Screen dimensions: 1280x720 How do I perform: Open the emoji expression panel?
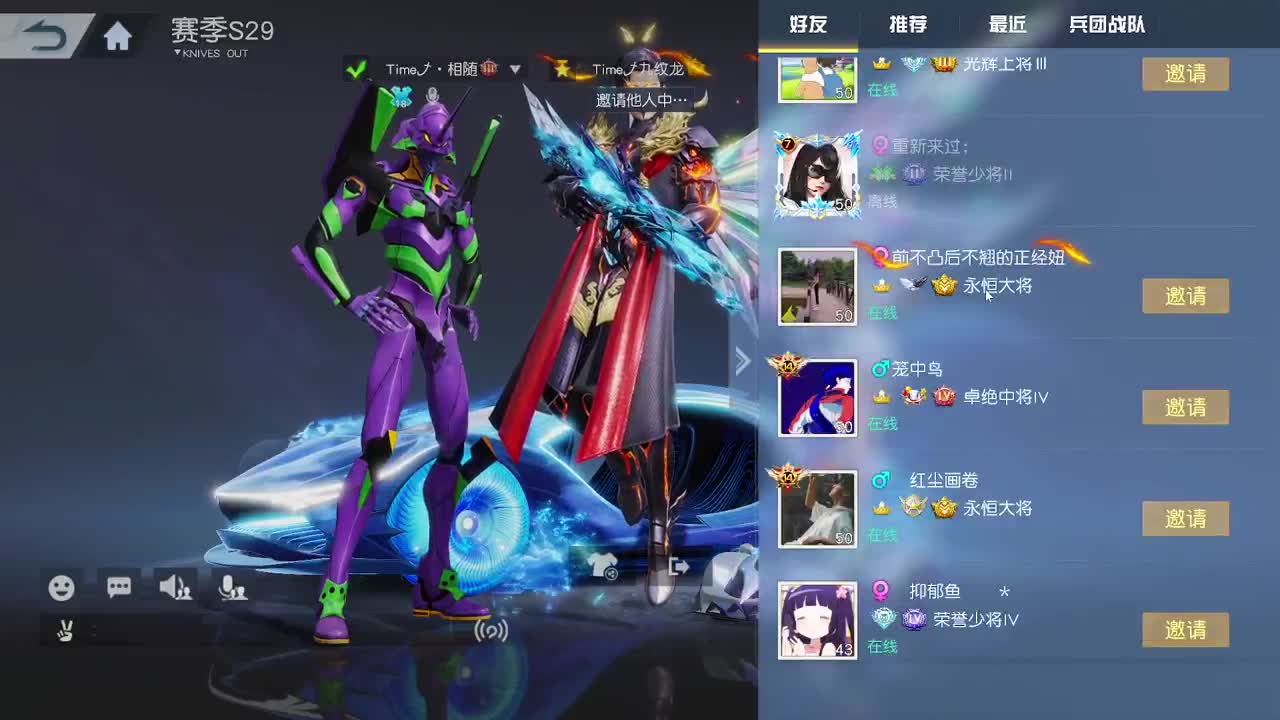[x=62, y=589]
